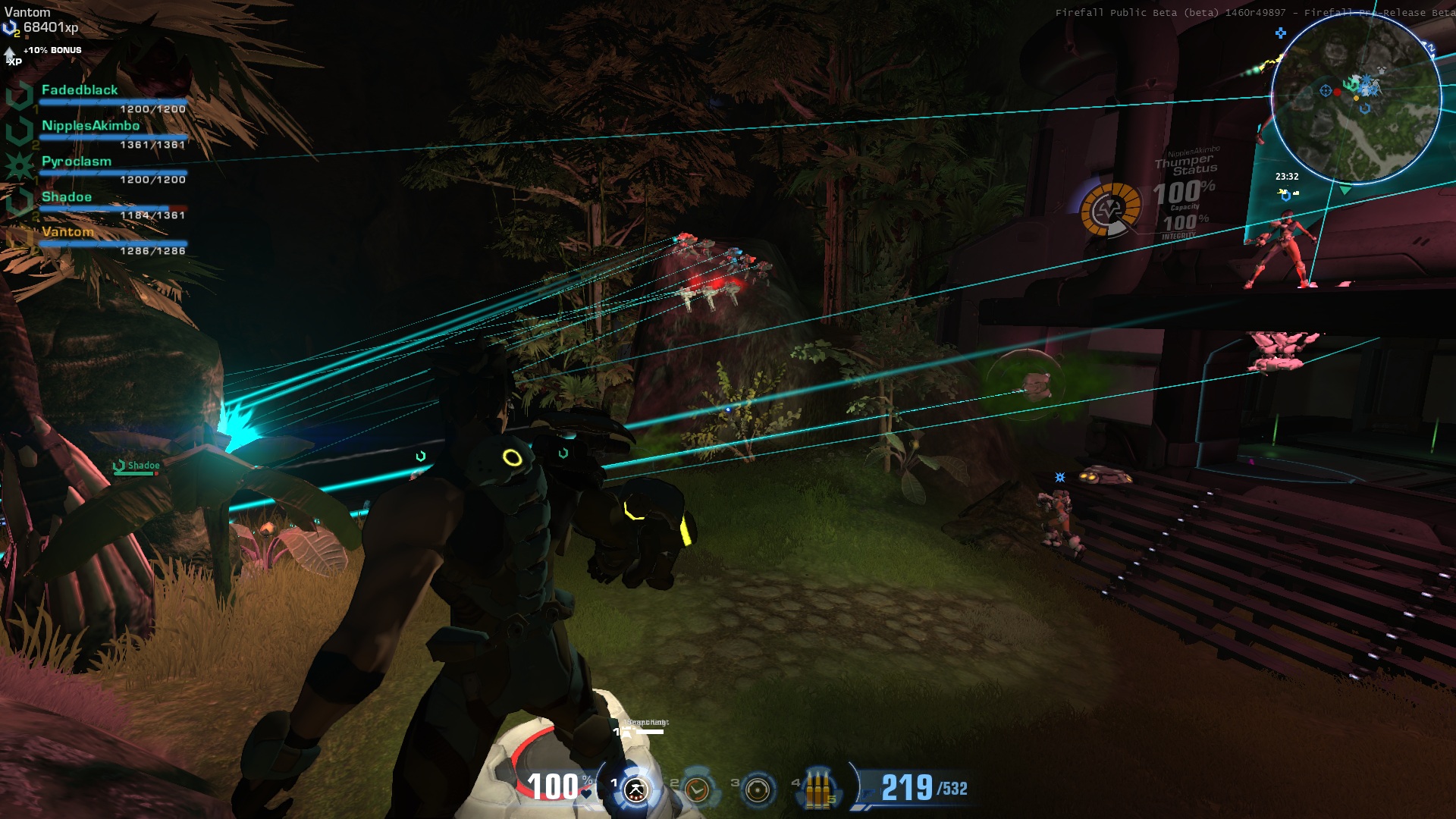The image size is (1456, 819).
Task: Use the clock-icon ability in slot 2
Action: (x=696, y=789)
